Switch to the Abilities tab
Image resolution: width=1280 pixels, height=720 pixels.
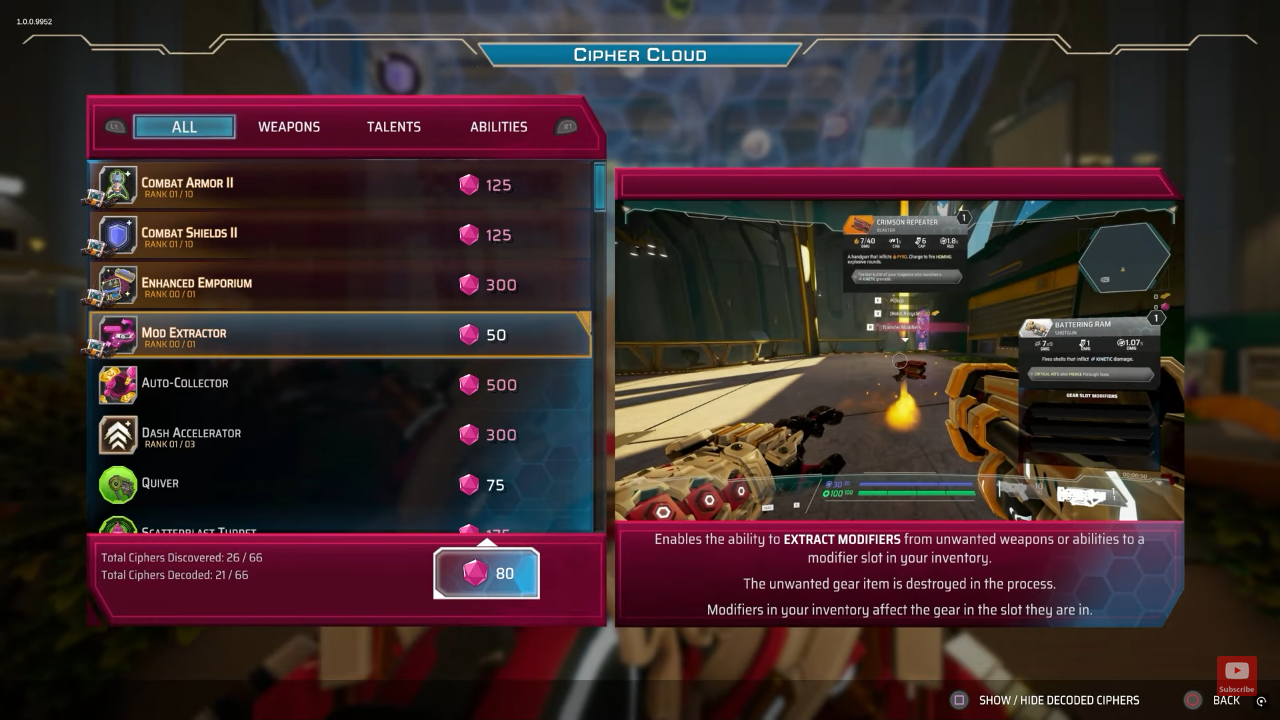[498, 127]
